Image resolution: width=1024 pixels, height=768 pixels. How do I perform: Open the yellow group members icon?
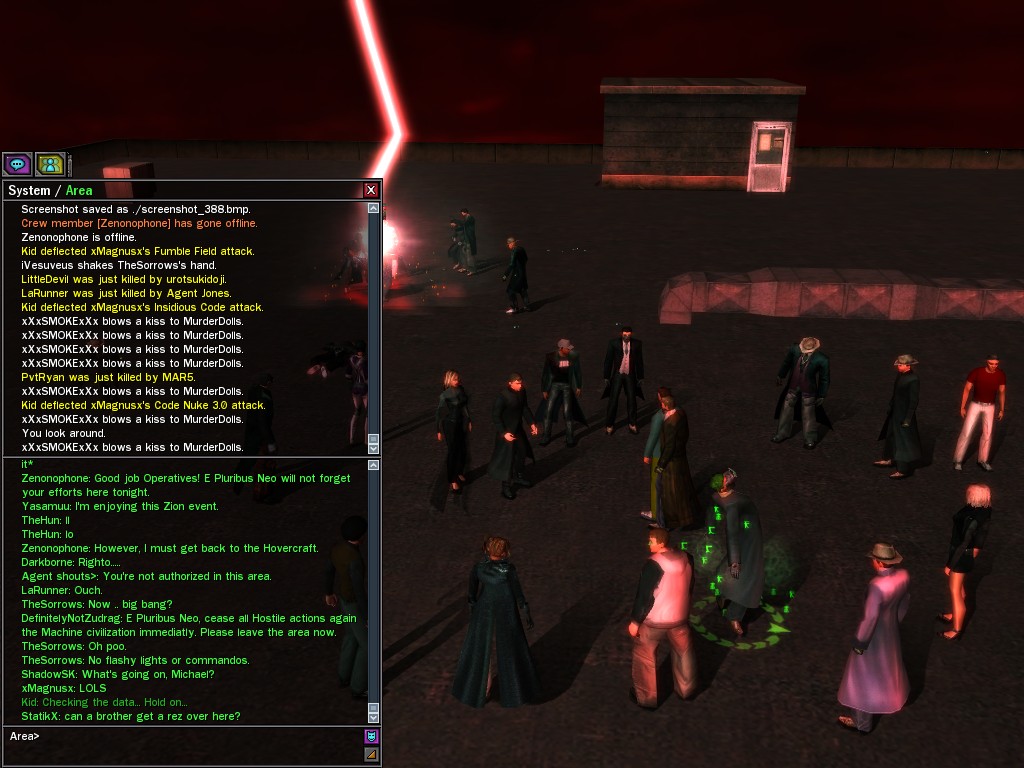(50, 164)
